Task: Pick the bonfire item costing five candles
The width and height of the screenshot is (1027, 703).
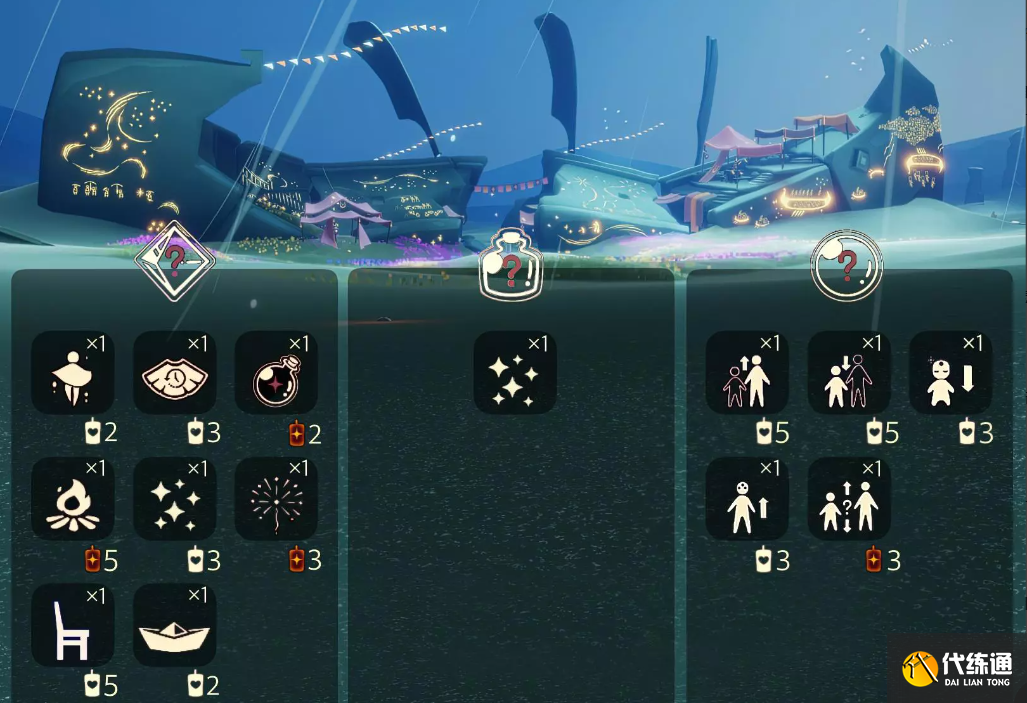Action: [72, 499]
